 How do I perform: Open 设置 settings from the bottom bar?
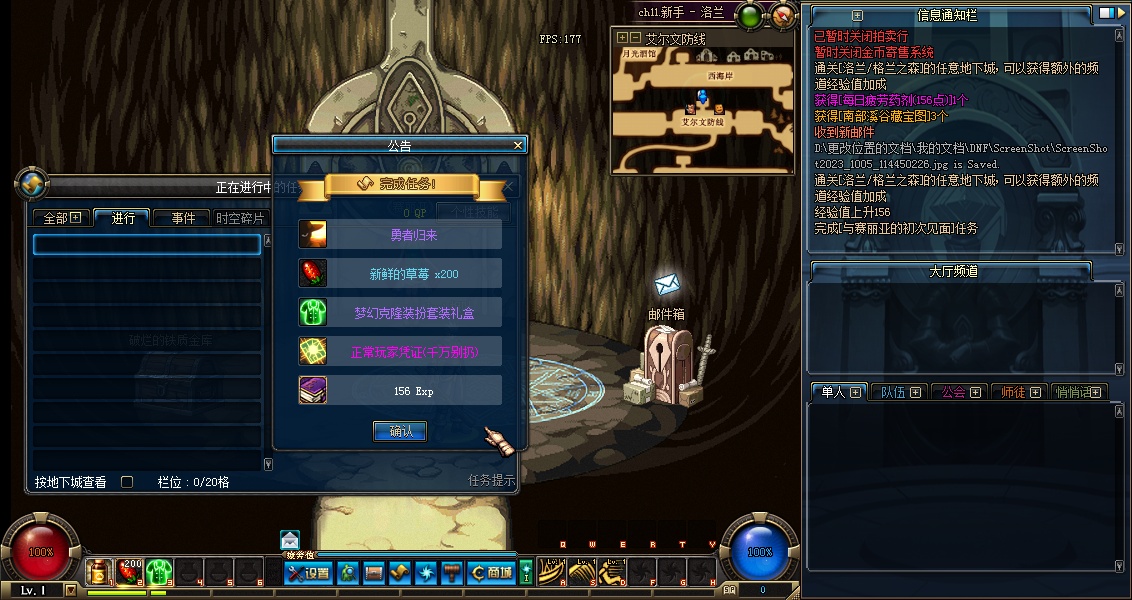pos(308,573)
